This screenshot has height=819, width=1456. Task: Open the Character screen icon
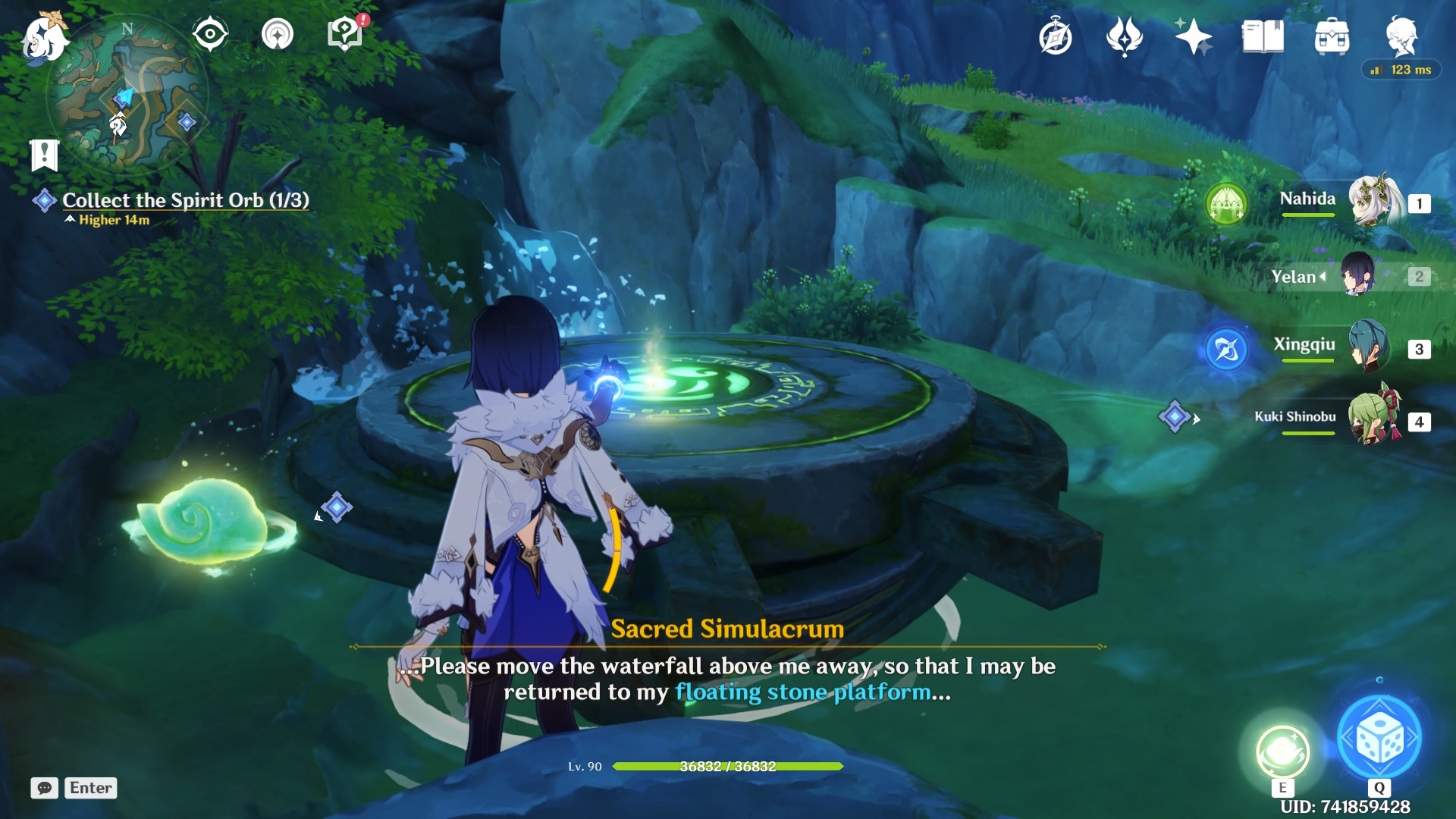tap(1404, 35)
